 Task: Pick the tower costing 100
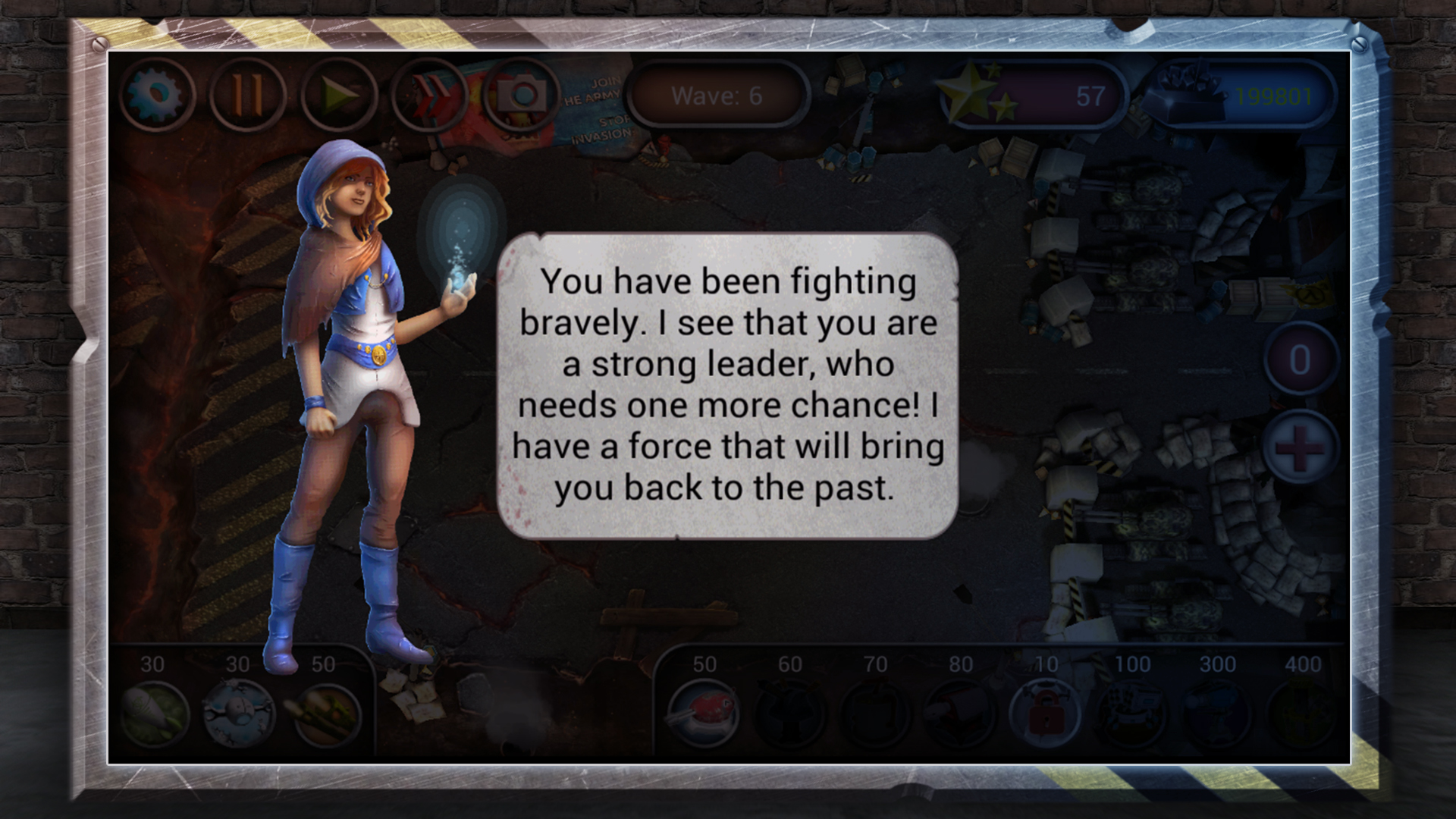1132,713
